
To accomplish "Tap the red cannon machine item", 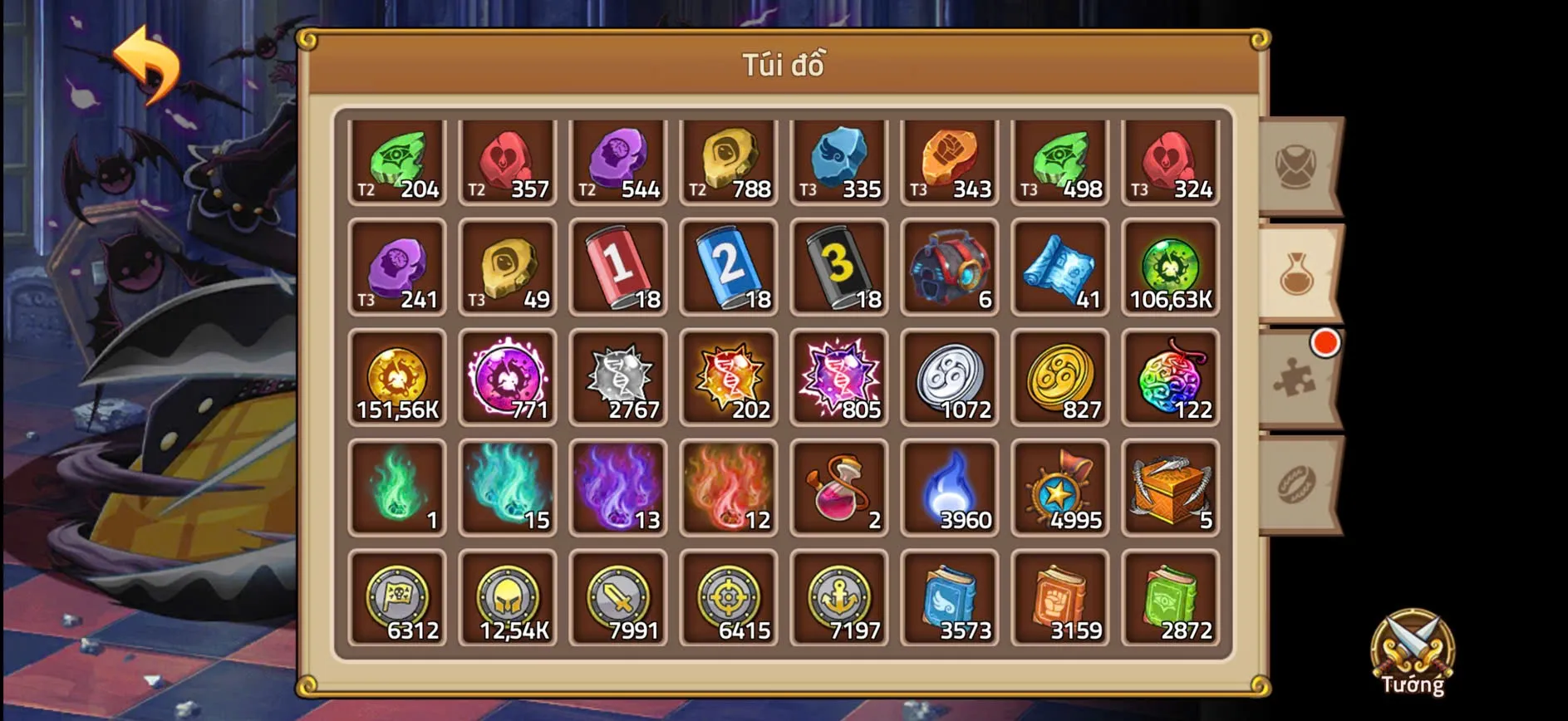I will pyautogui.click(x=950, y=267).
